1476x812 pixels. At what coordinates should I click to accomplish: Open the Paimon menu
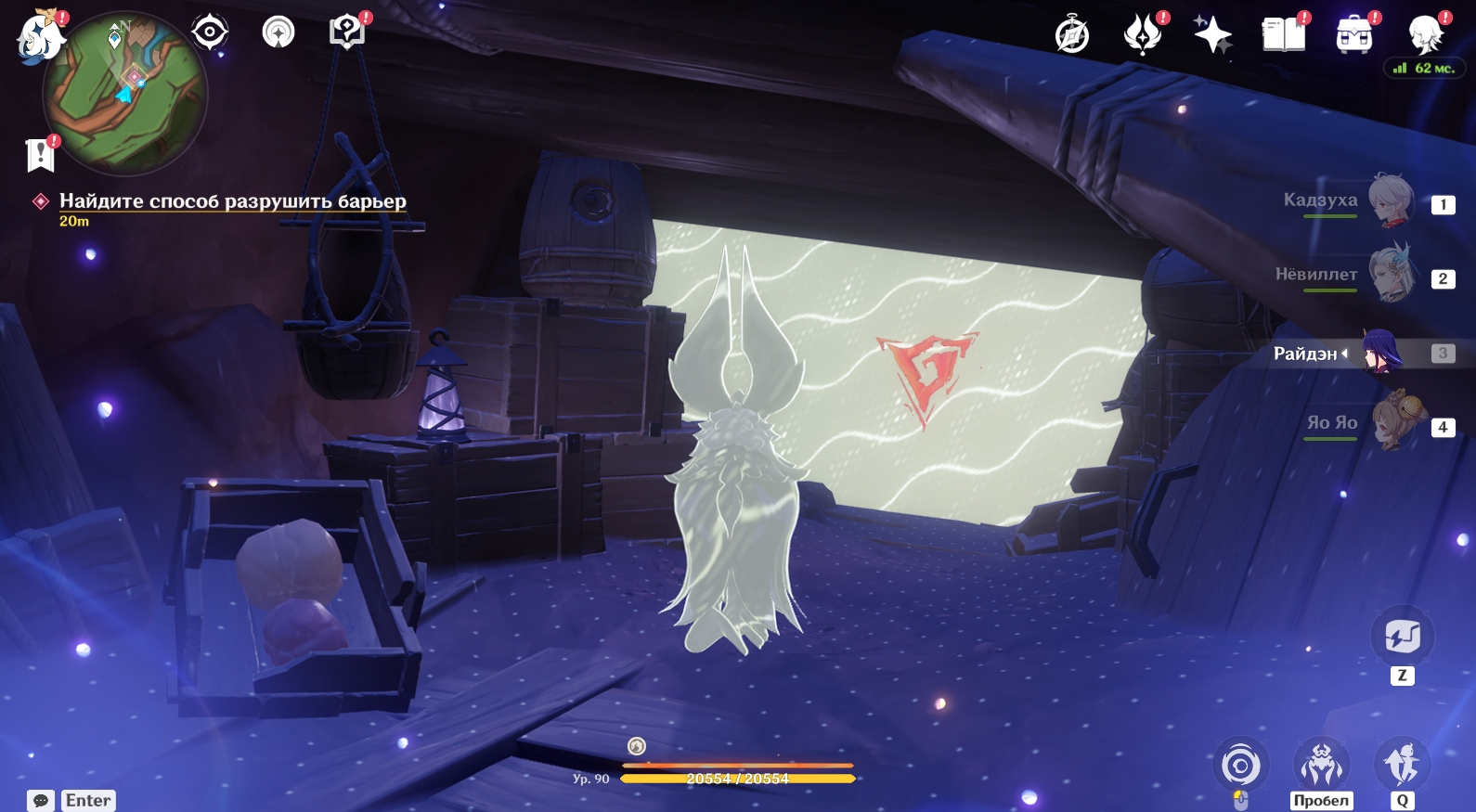point(40,37)
